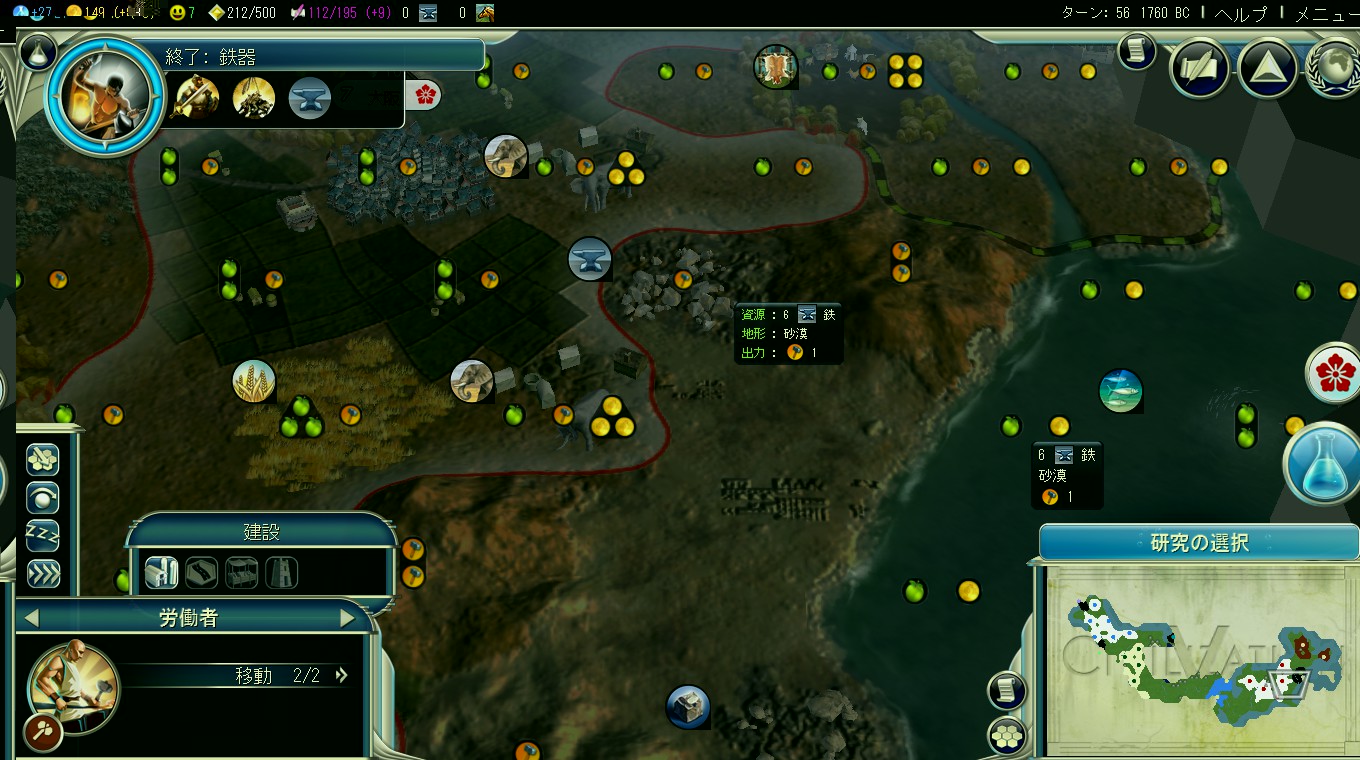Select next unit with the right arrow
This screenshot has width=1360, height=760.
point(347,618)
